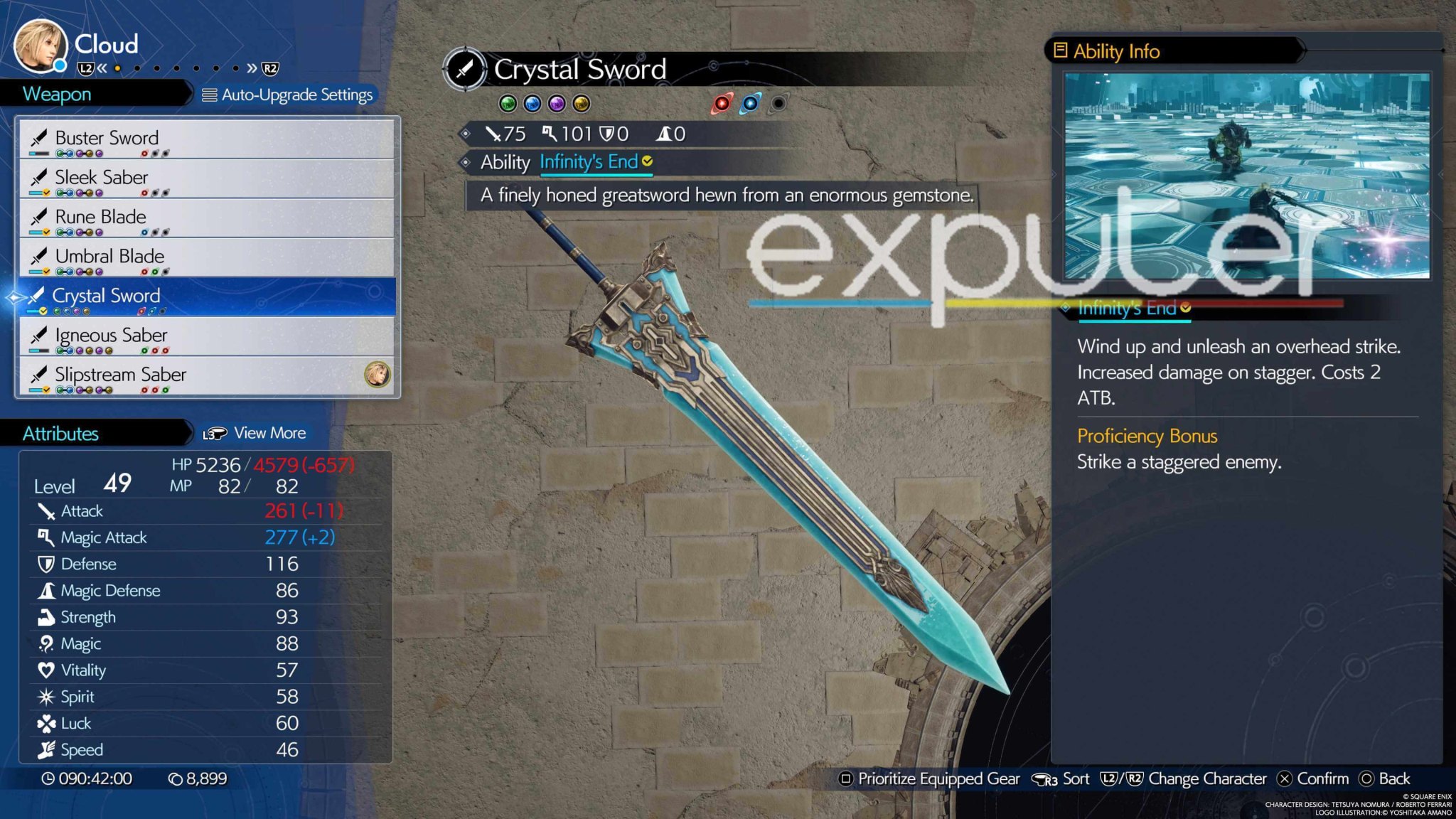Click the attack sword icon showing 75
Screen dimensions: 1456x819
[496, 134]
